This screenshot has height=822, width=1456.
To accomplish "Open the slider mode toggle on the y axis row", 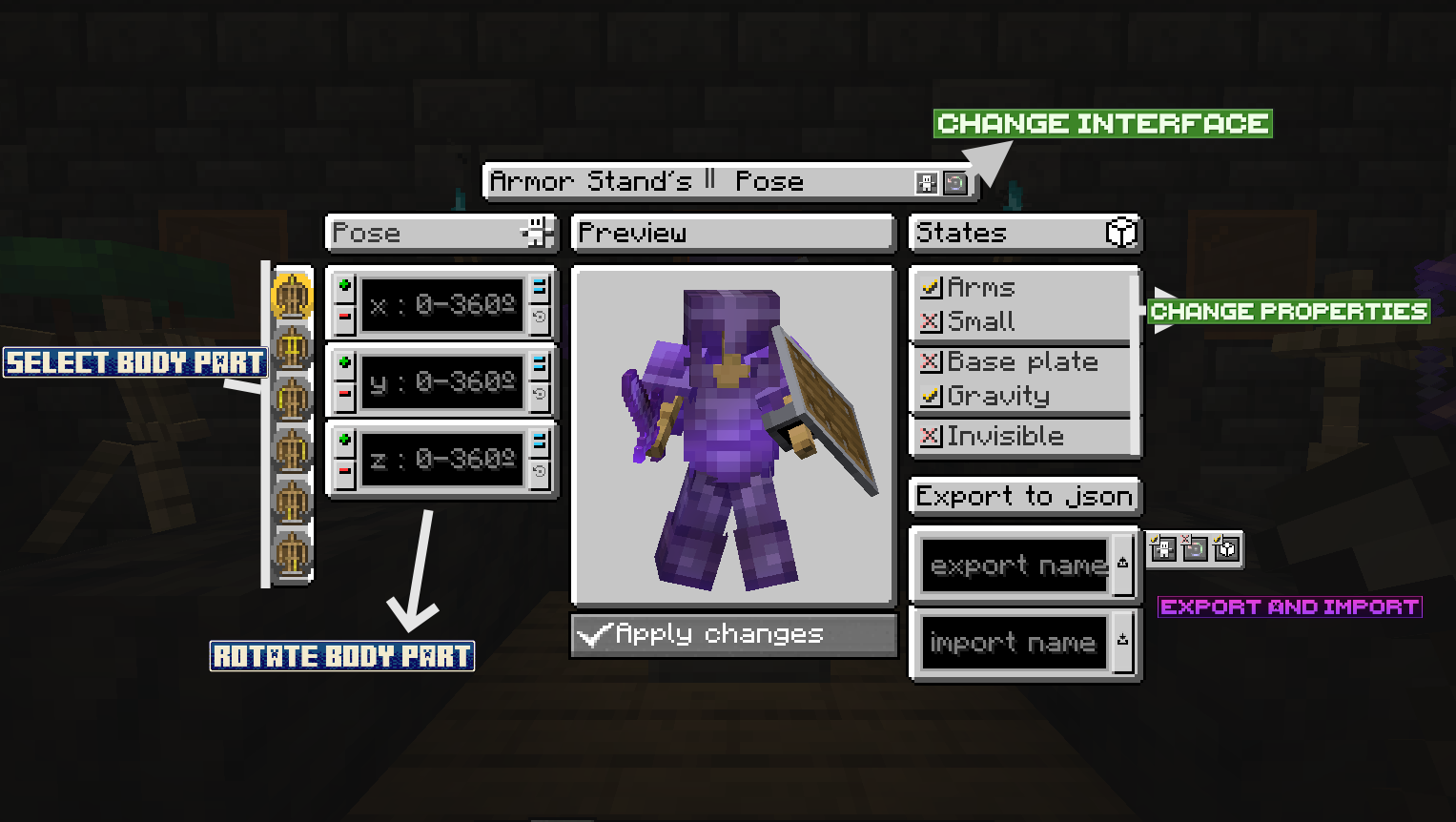I will click(x=539, y=362).
